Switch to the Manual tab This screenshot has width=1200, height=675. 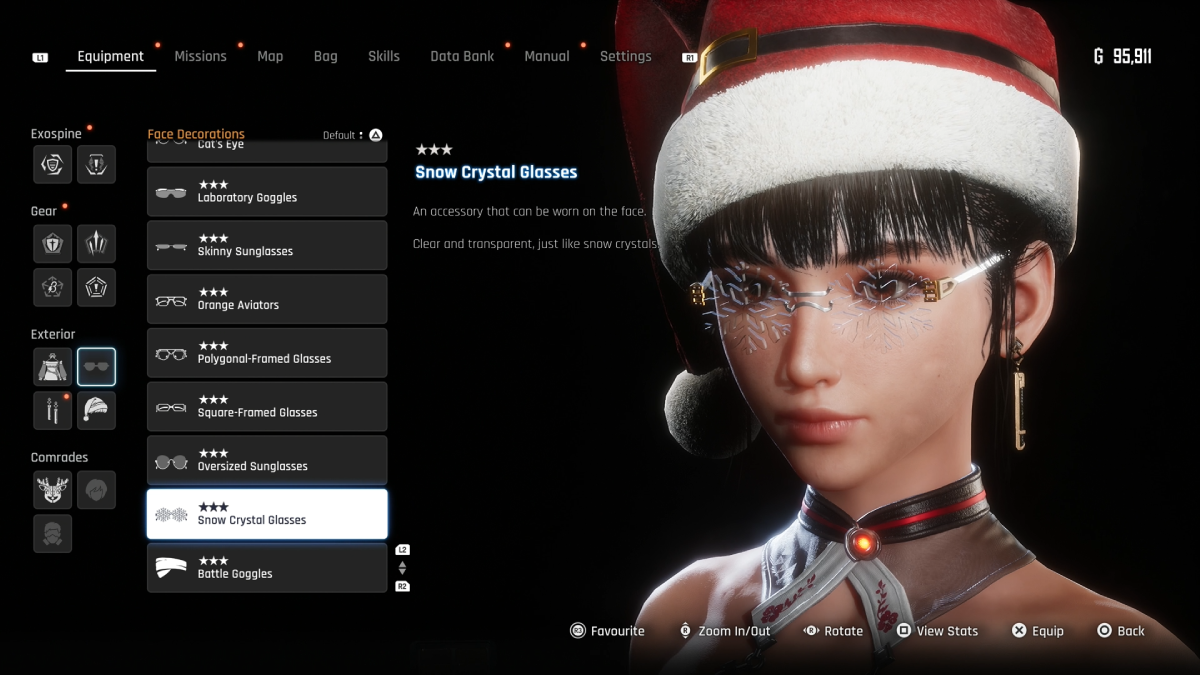(x=547, y=57)
